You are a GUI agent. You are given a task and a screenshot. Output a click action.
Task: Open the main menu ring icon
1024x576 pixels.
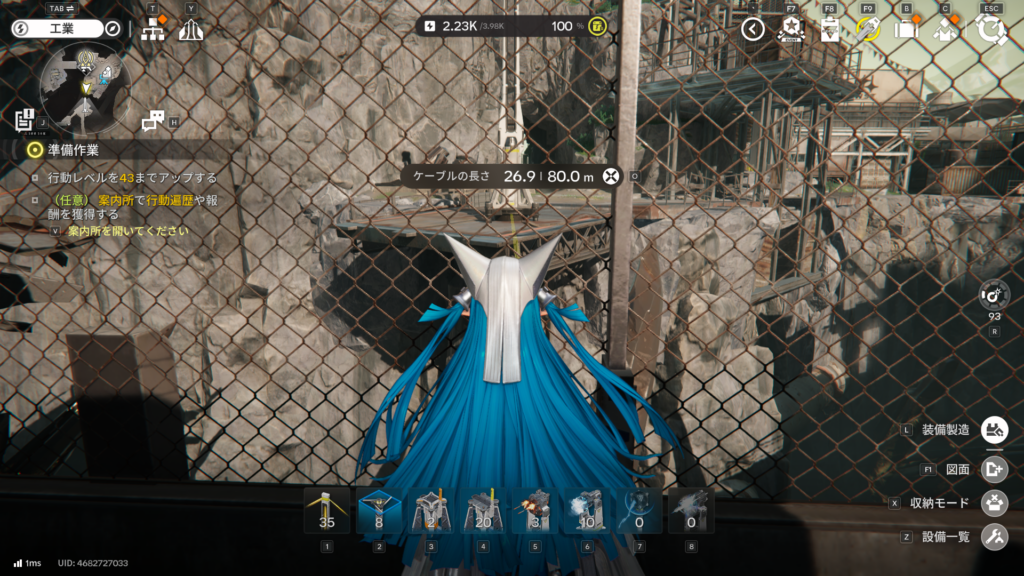click(x=992, y=29)
